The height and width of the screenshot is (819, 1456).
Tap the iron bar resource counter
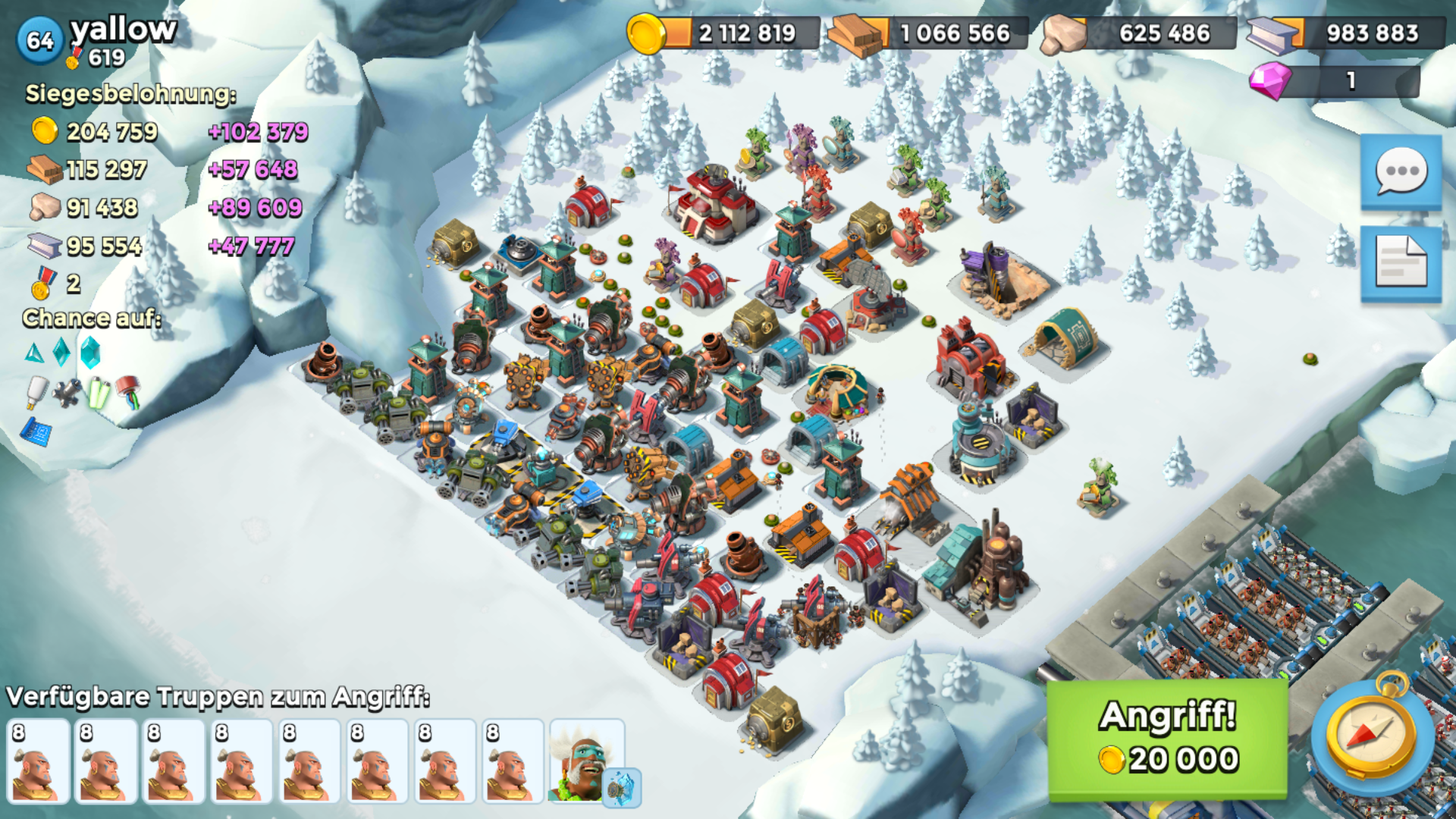click(1346, 33)
